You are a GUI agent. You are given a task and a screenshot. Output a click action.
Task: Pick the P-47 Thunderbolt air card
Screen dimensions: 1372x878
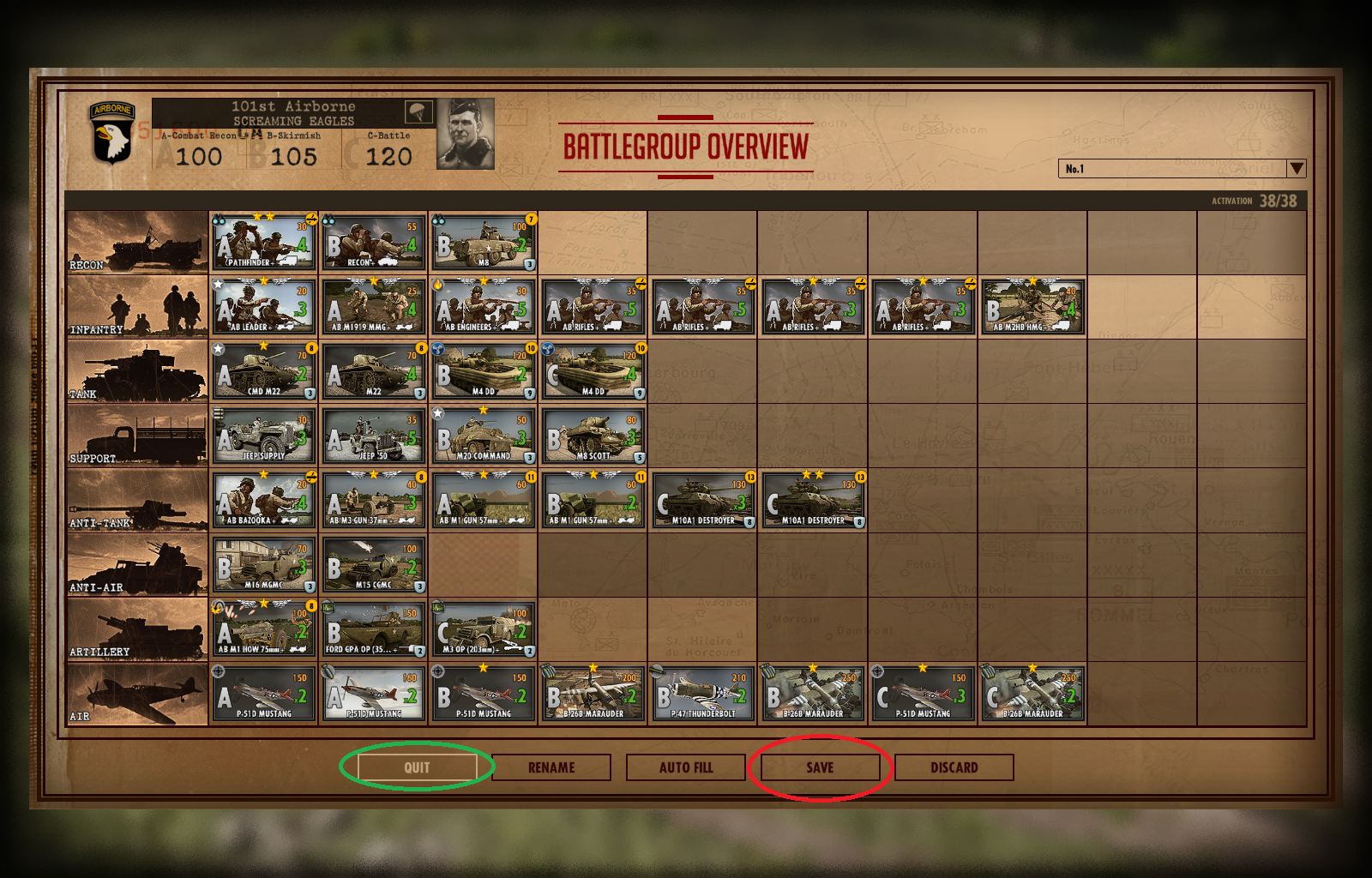[703, 694]
